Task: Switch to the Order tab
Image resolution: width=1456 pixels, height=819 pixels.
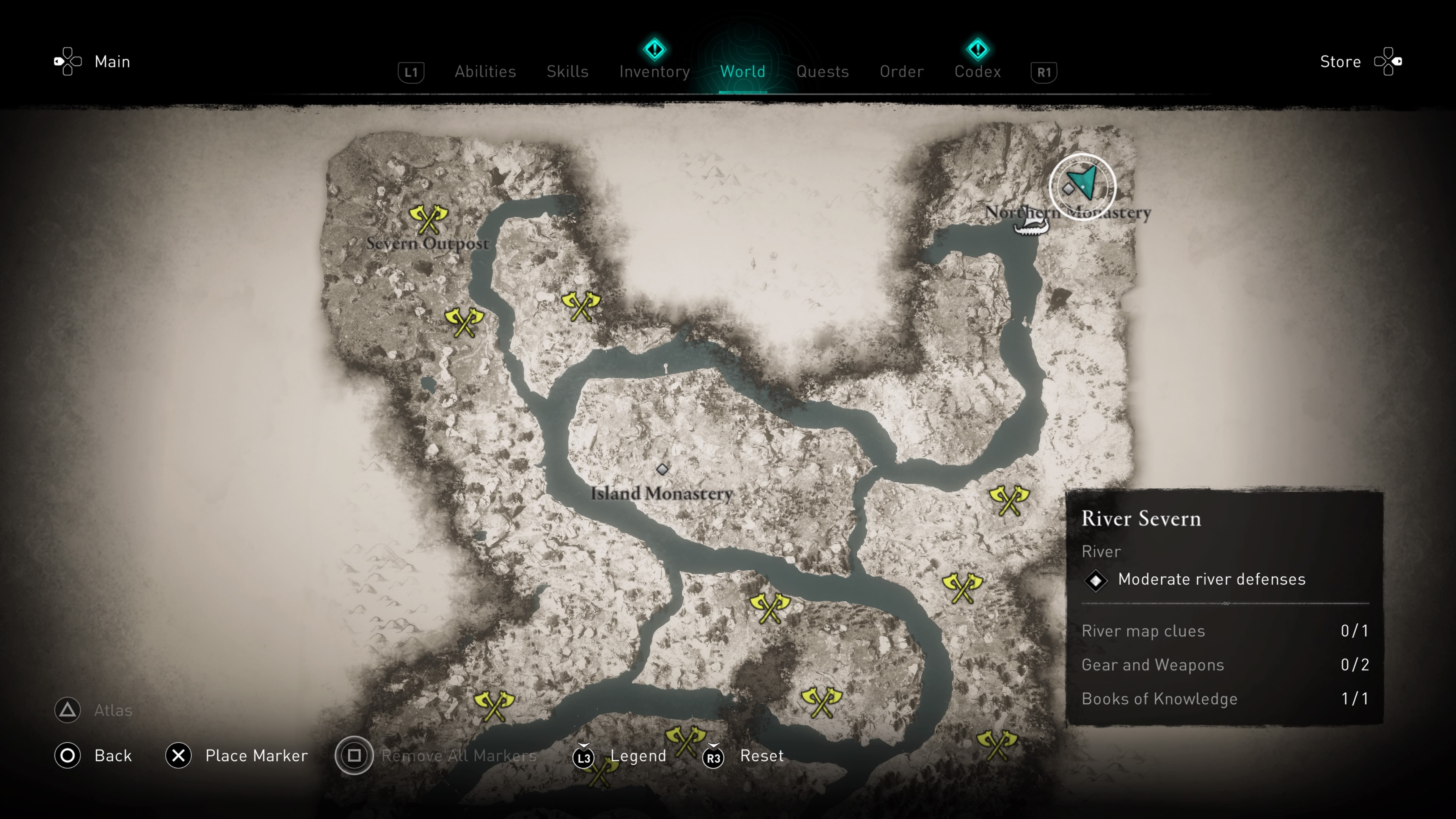Action: (x=902, y=72)
